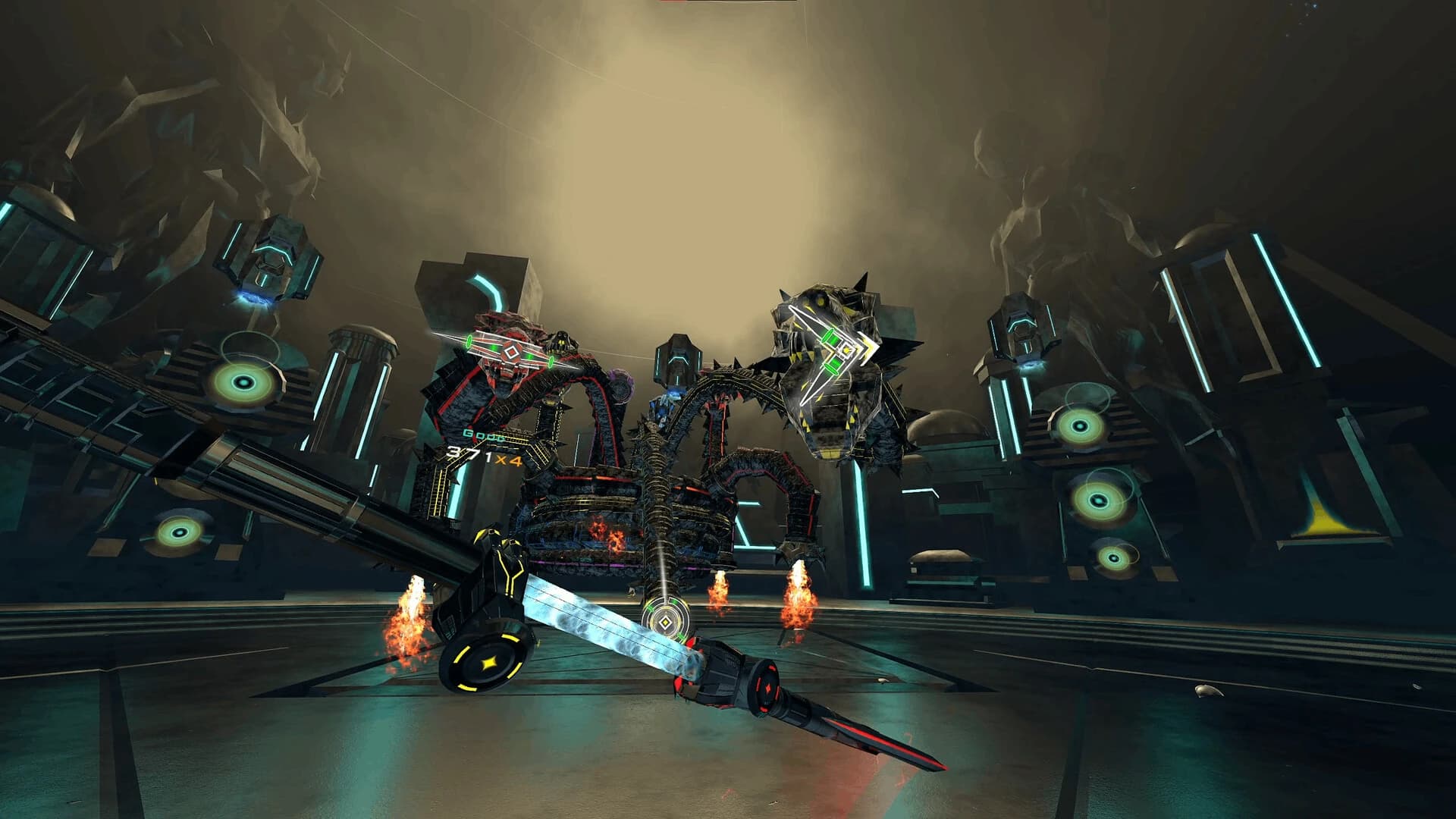This screenshot has height=819, width=1456.
Task: Click the green target reticle on the red boss head
Action: click(x=513, y=351)
